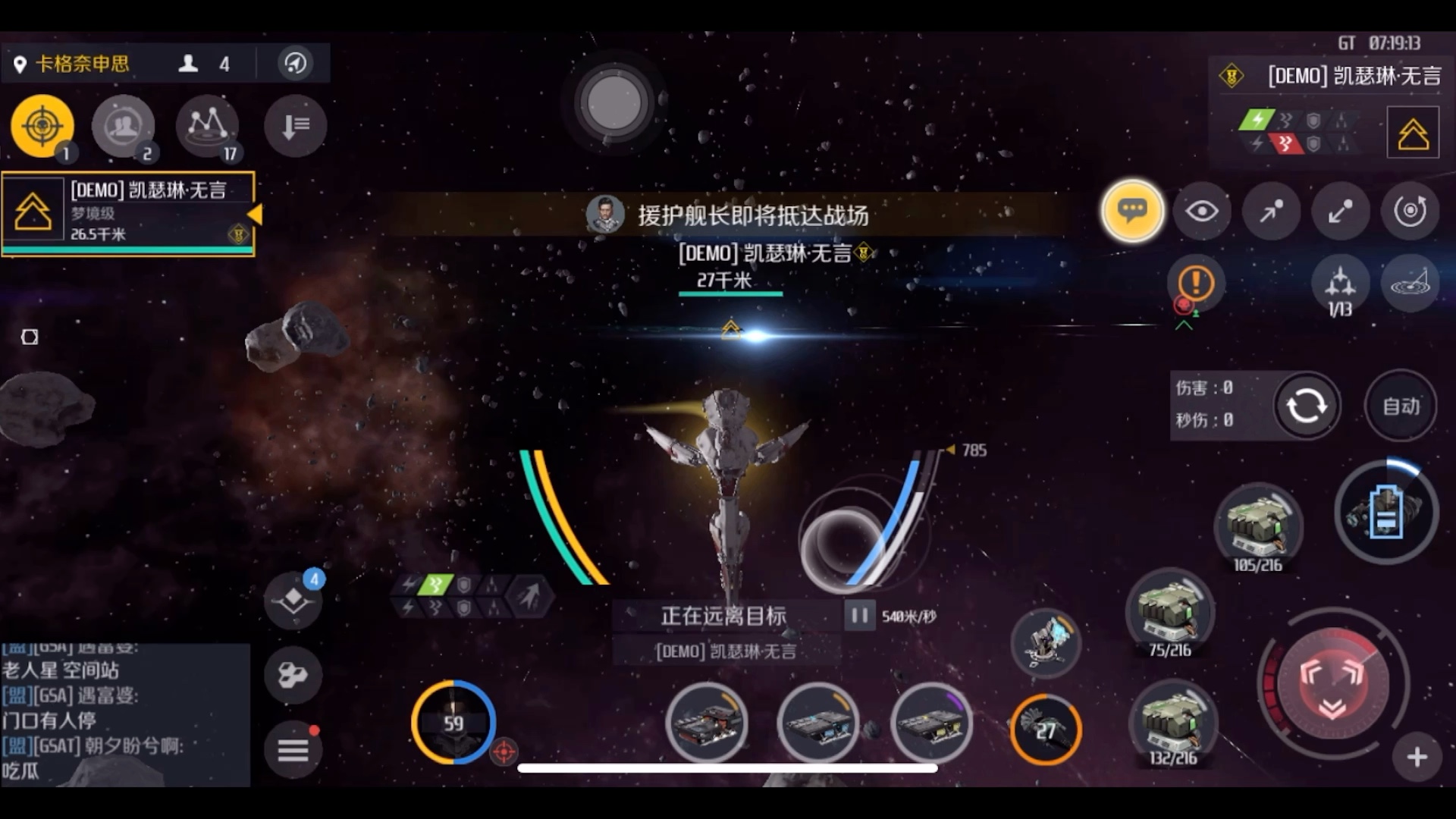The height and width of the screenshot is (819, 1456).
Task: Click the capacitor battery icon on the right
Action: point(1386,512)
